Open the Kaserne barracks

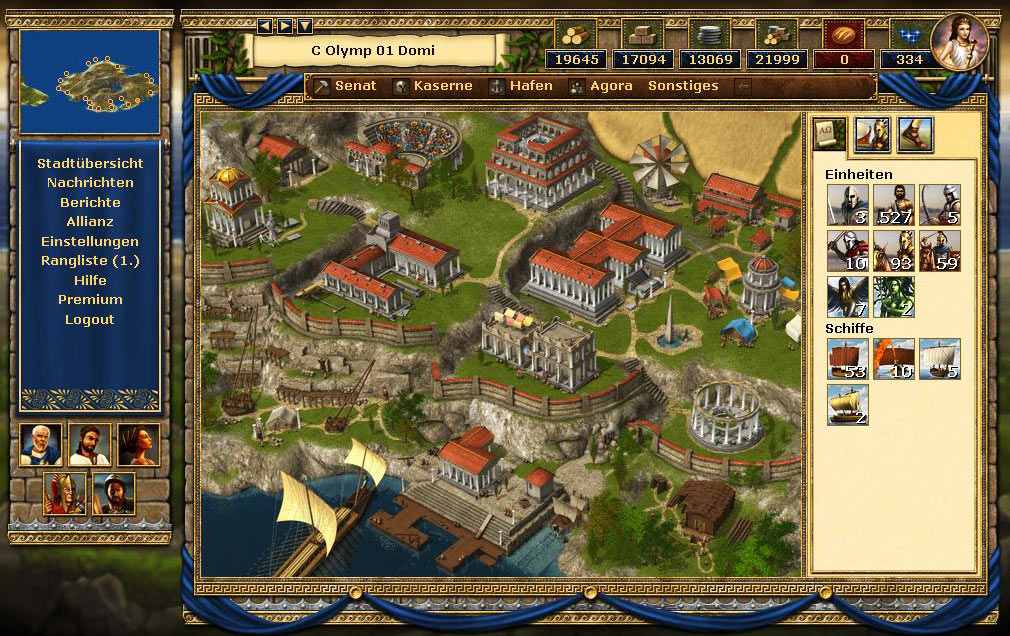[x=433, y=86]
